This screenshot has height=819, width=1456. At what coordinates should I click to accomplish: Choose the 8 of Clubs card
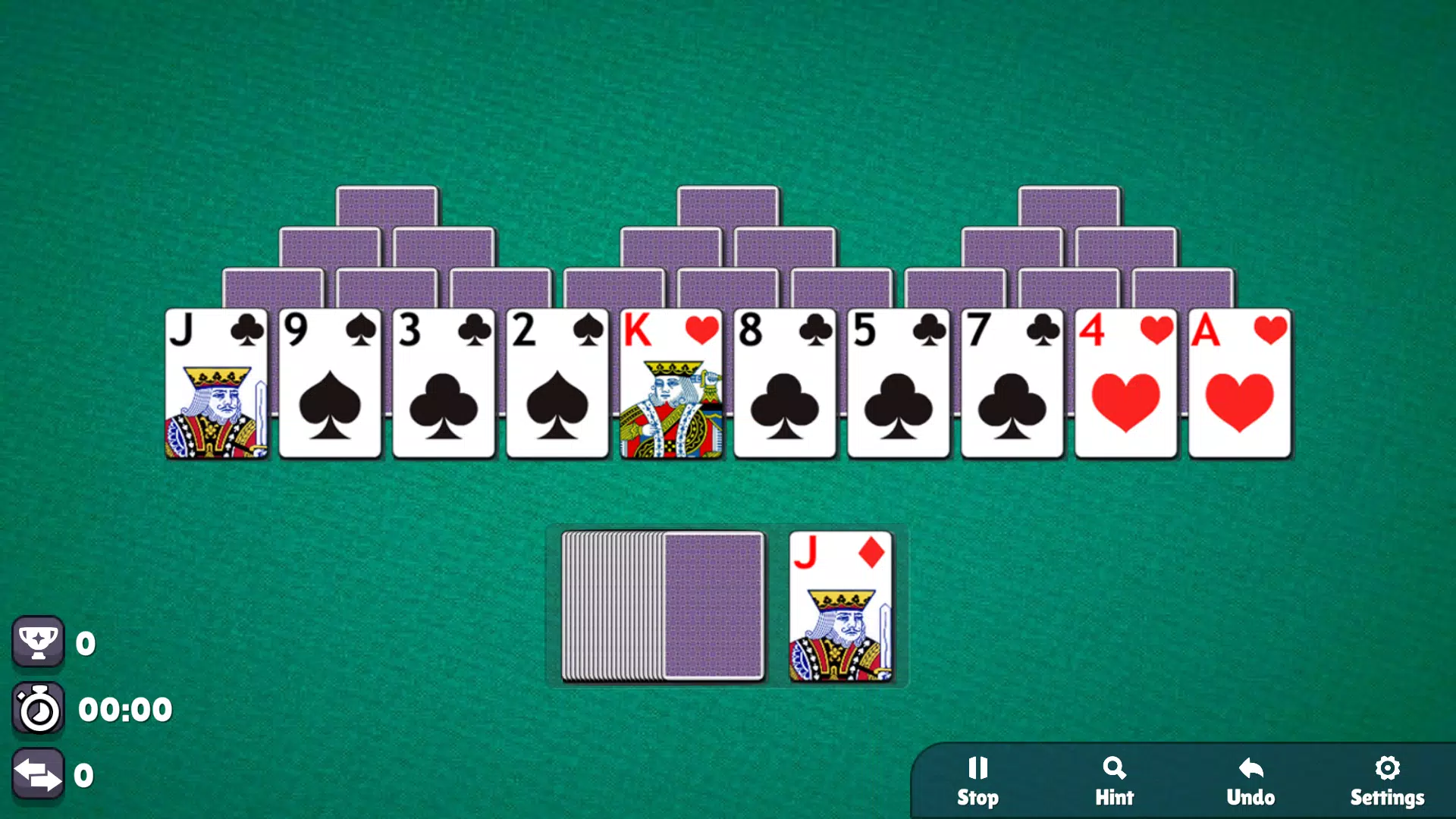click(x=785, y=383)
